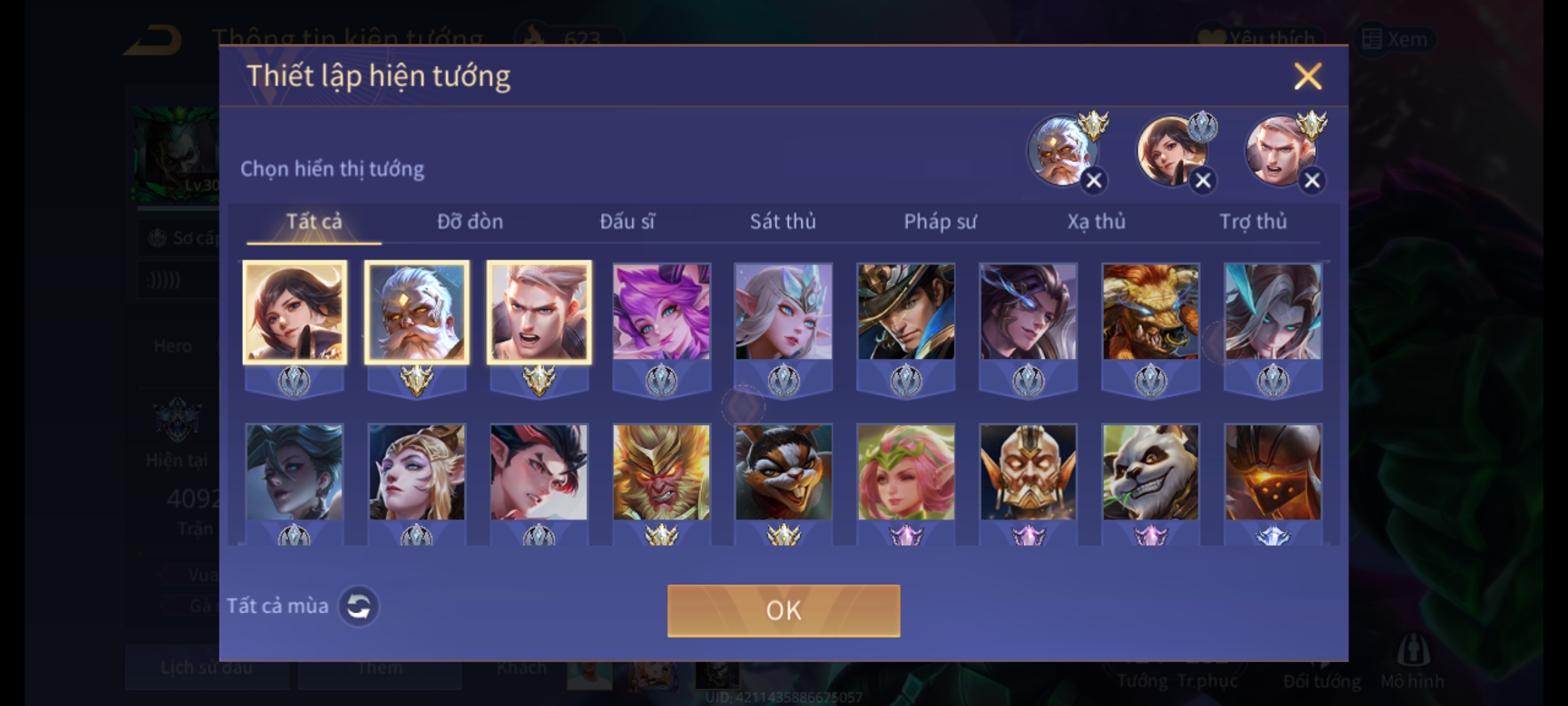Switch to the Đỡ đòn tab
Screen dimensions: 1568x706
pos(470,222)
